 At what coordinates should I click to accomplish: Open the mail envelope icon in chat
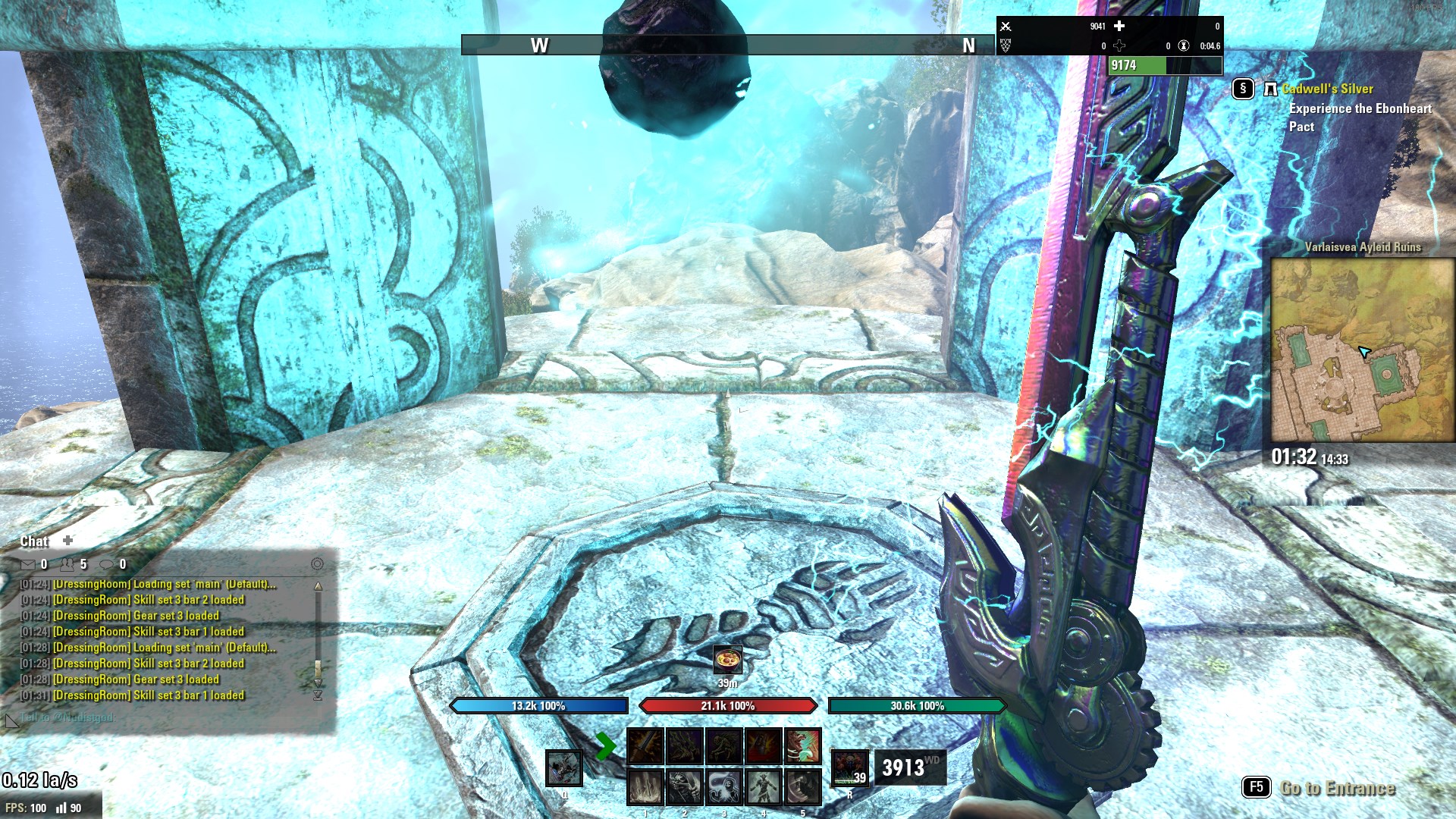[28, 564]
